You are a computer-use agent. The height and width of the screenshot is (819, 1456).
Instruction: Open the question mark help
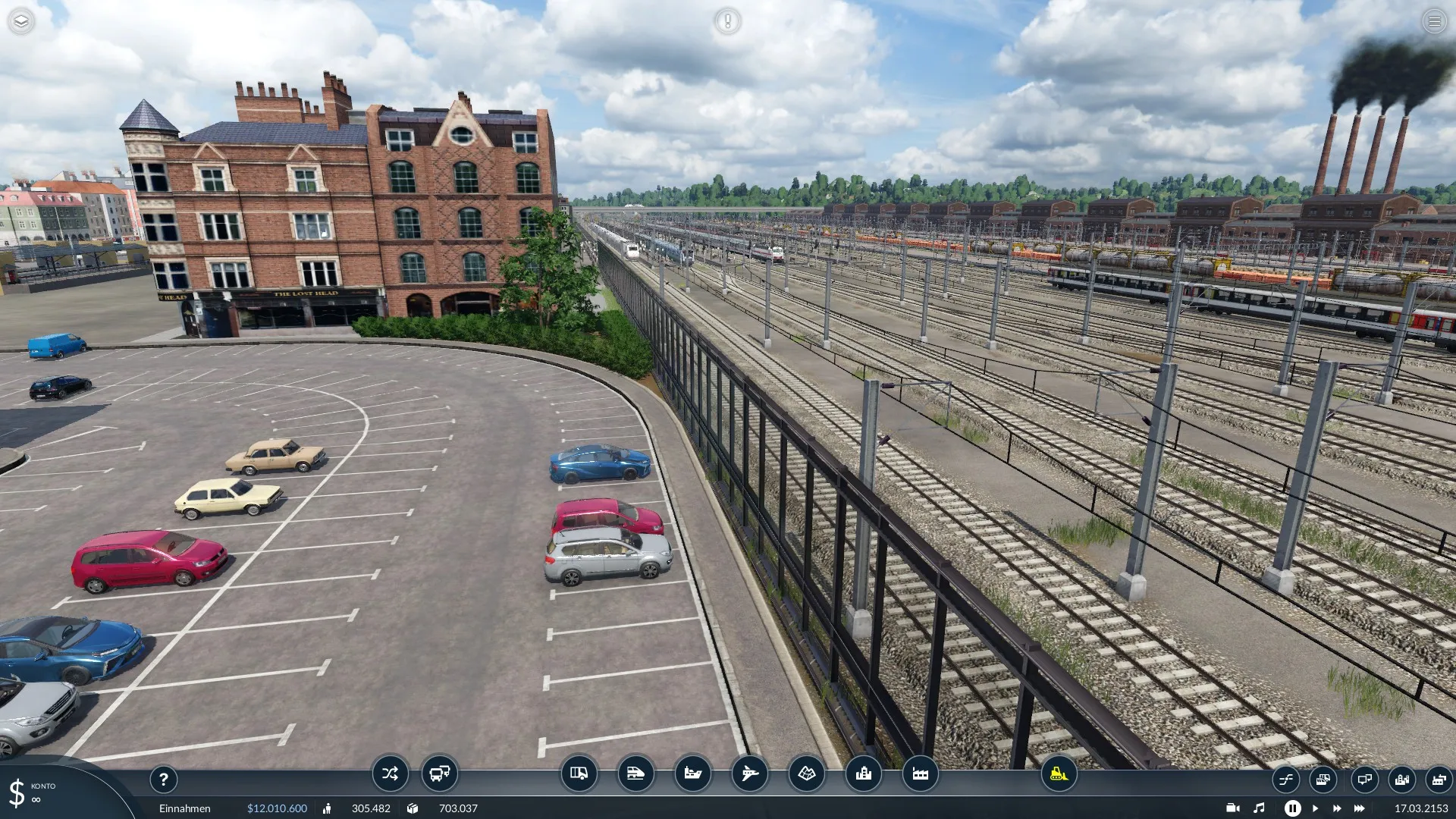click(163, 779)
